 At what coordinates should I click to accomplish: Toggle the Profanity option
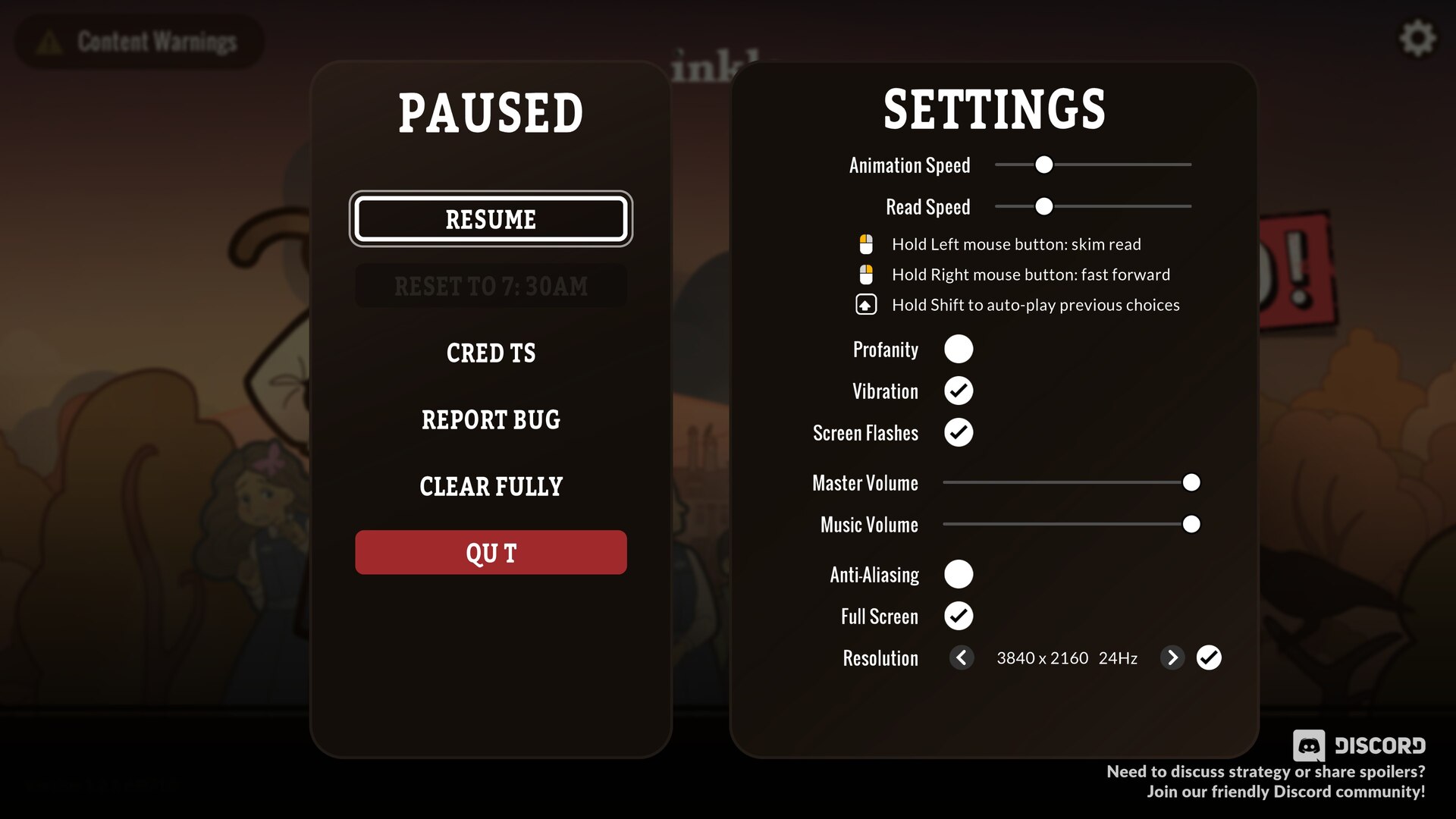point(959,350)
